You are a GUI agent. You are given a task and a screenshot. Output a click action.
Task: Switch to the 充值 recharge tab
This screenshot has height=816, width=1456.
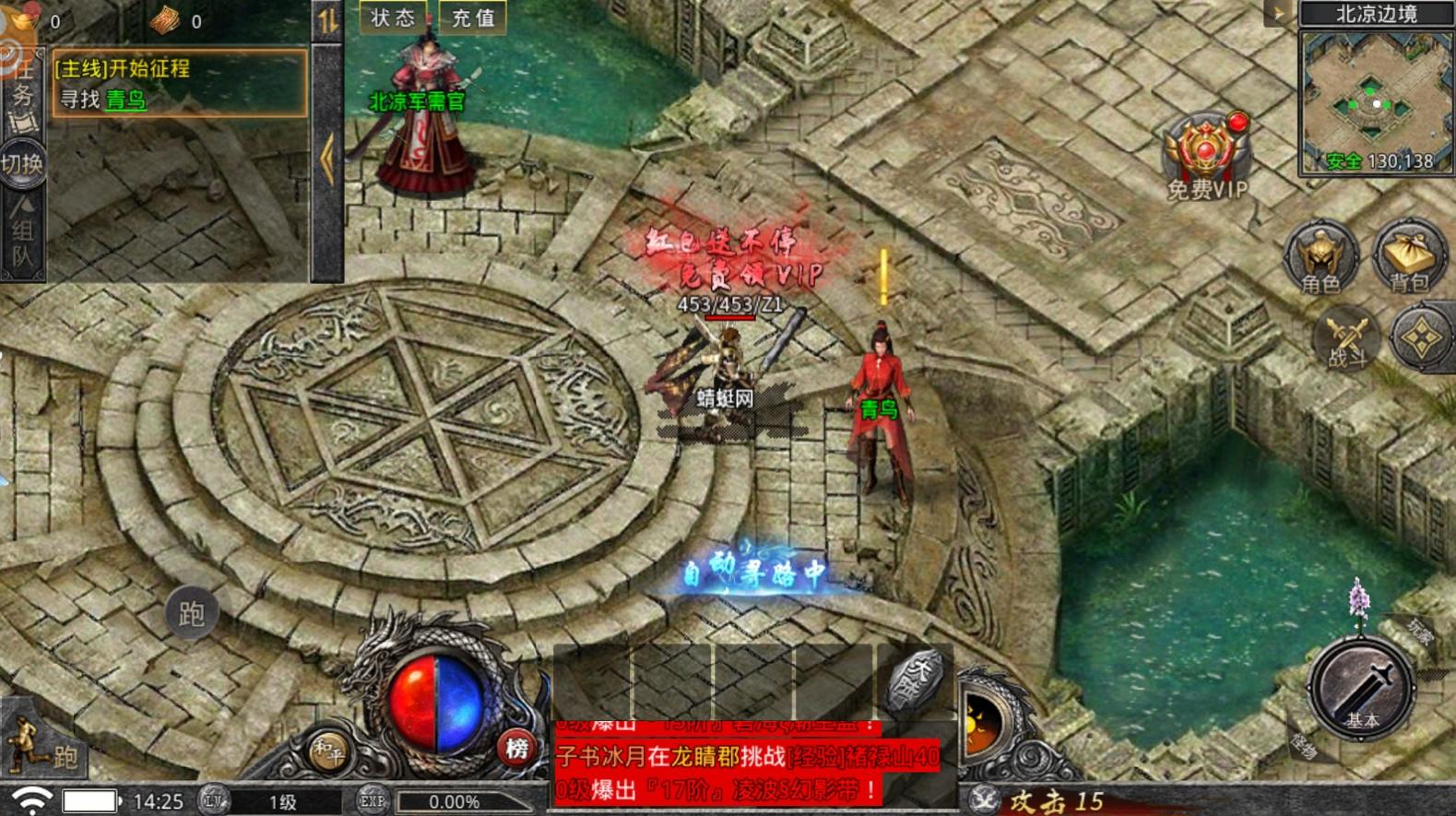tap(472, 16)
